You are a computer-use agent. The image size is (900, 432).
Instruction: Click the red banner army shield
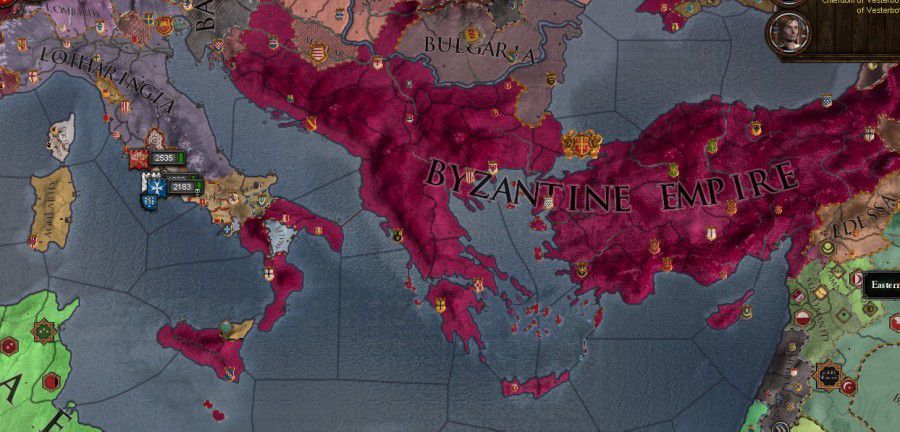pos(137,158)
